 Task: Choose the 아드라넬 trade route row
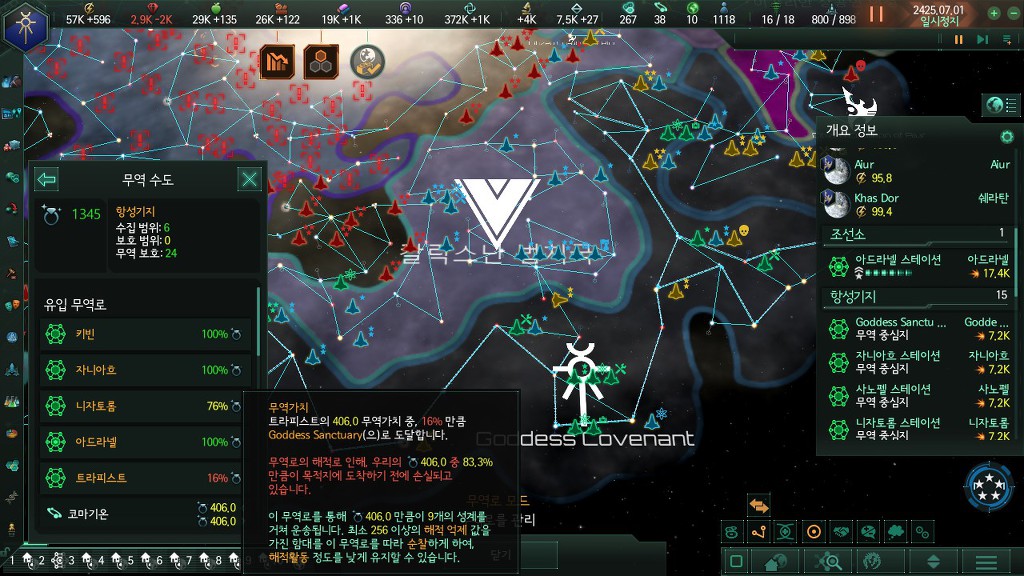pyautogui.click(x=140, y=442)
